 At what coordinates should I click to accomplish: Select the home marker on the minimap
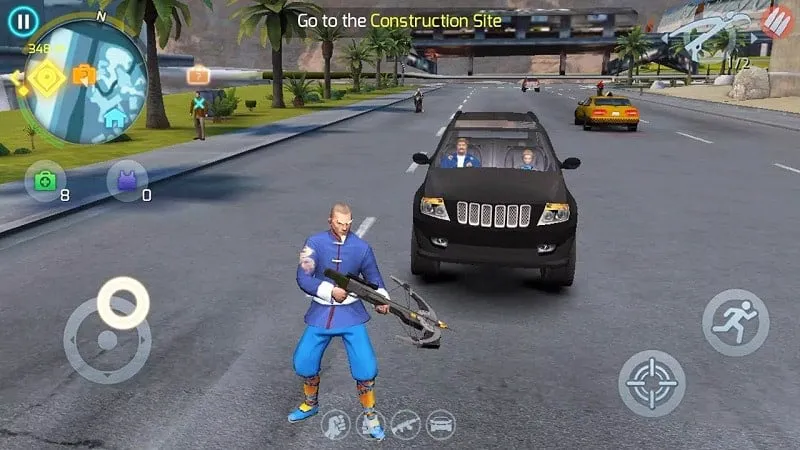[114, 117]
